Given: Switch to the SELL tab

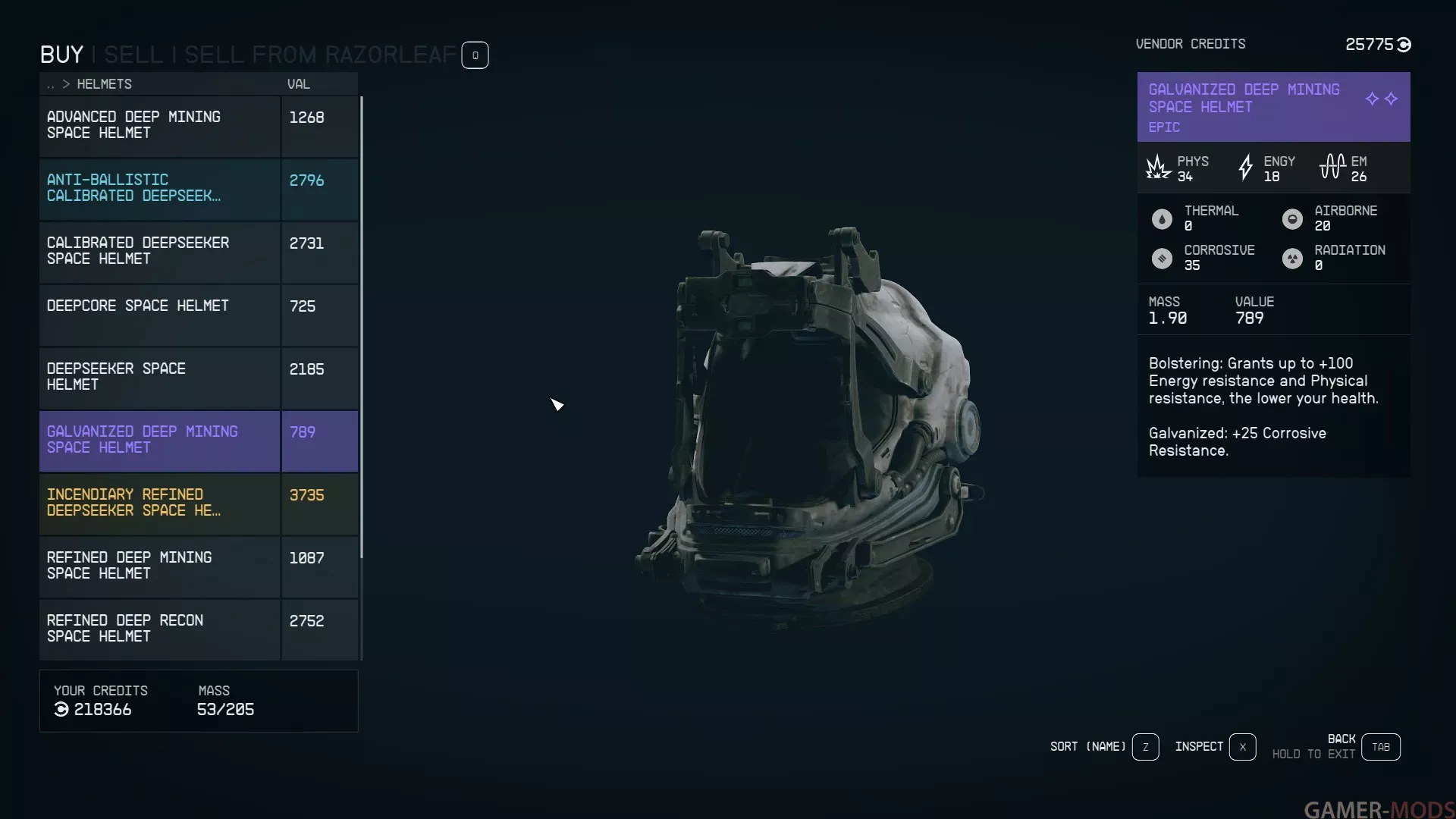Looking at the screenshot, I should click(133, 55).
